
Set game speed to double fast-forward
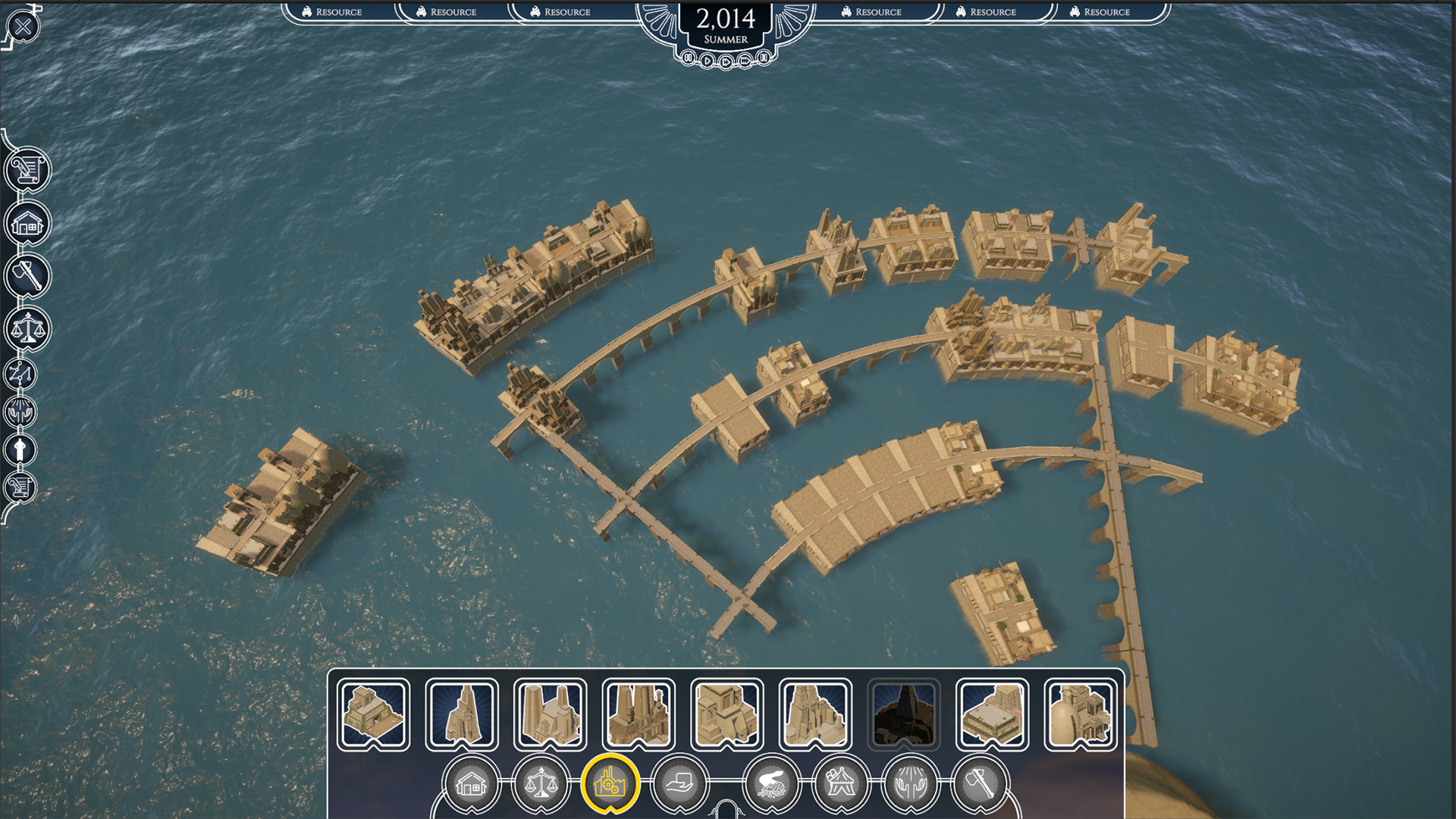(x=726, y=62)
